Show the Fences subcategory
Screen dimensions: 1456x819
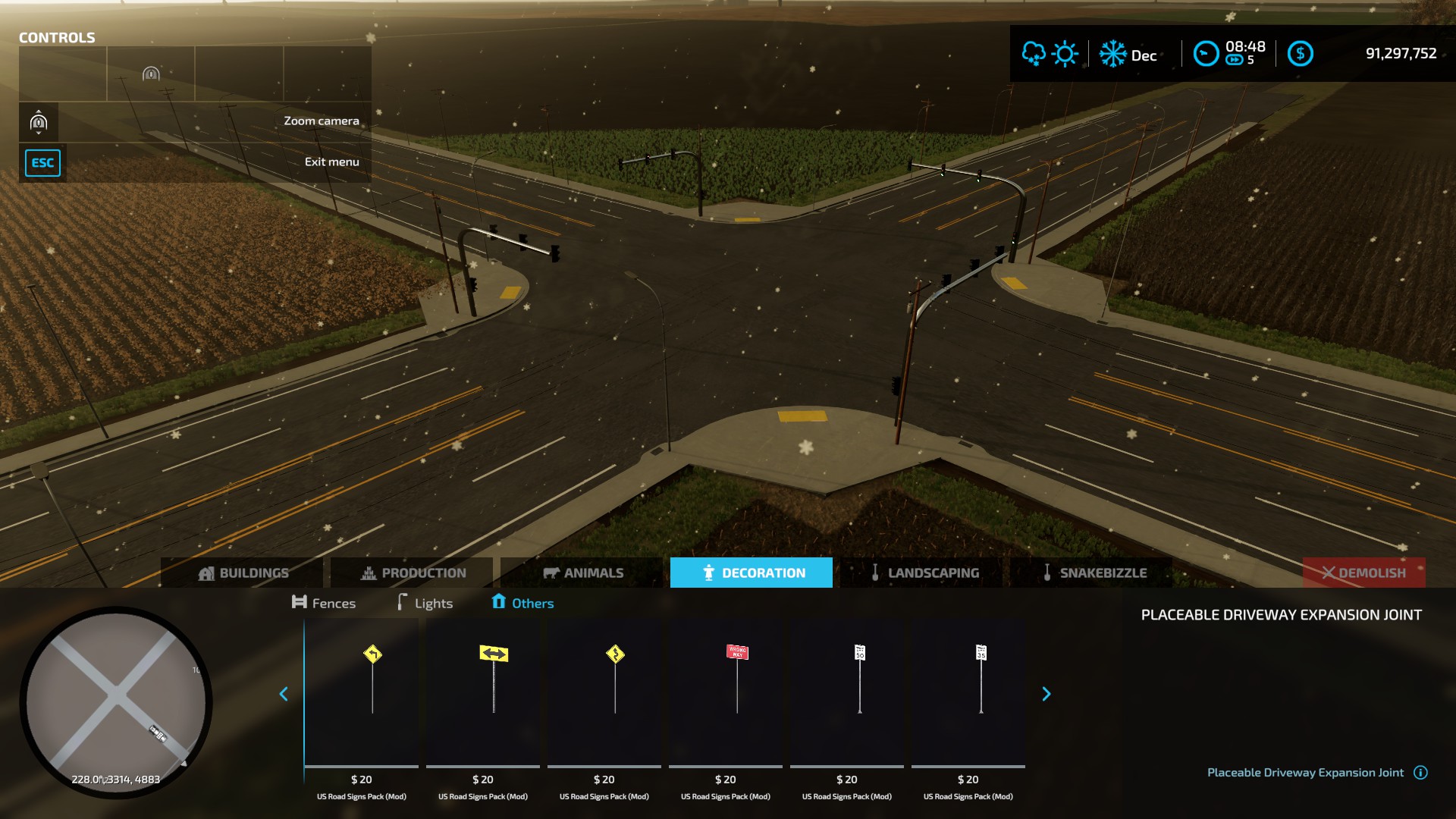324,603
